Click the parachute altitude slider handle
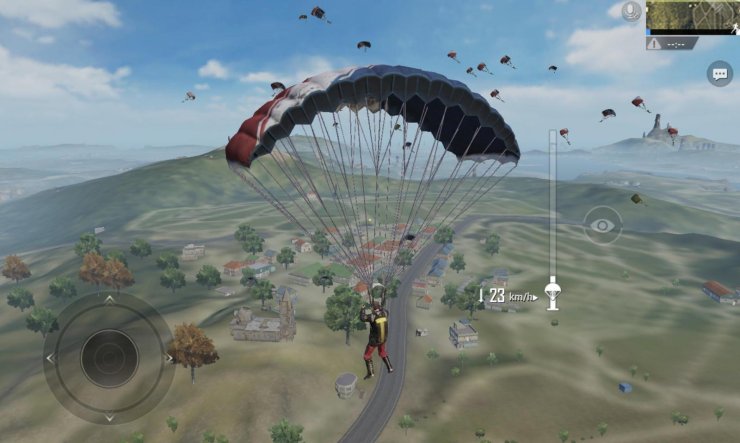The width and height of the screenshot is (740, 443). (551, 294)
